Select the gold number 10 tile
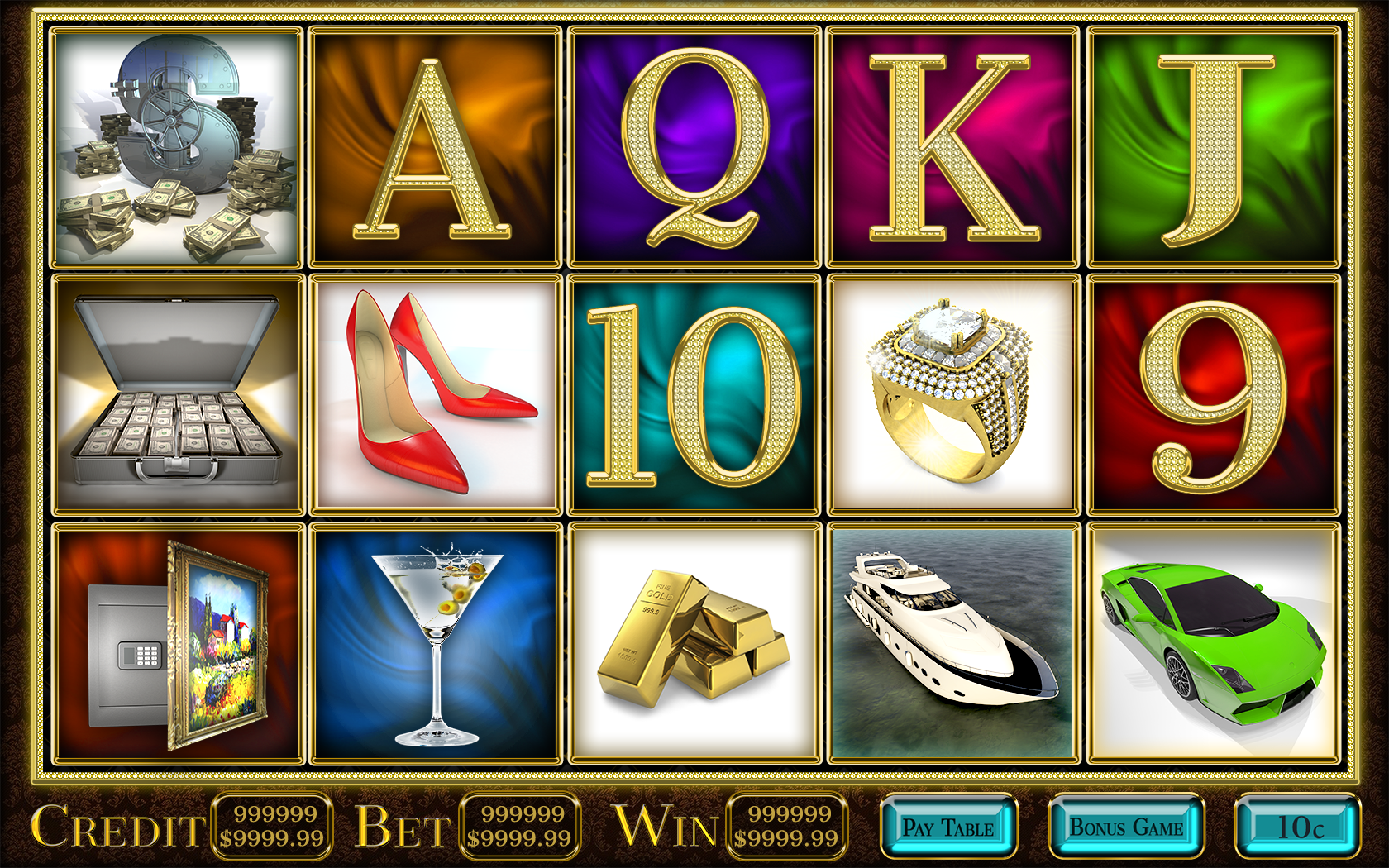The height and width of the screenshot is (868, 1389). click(694, 395)
